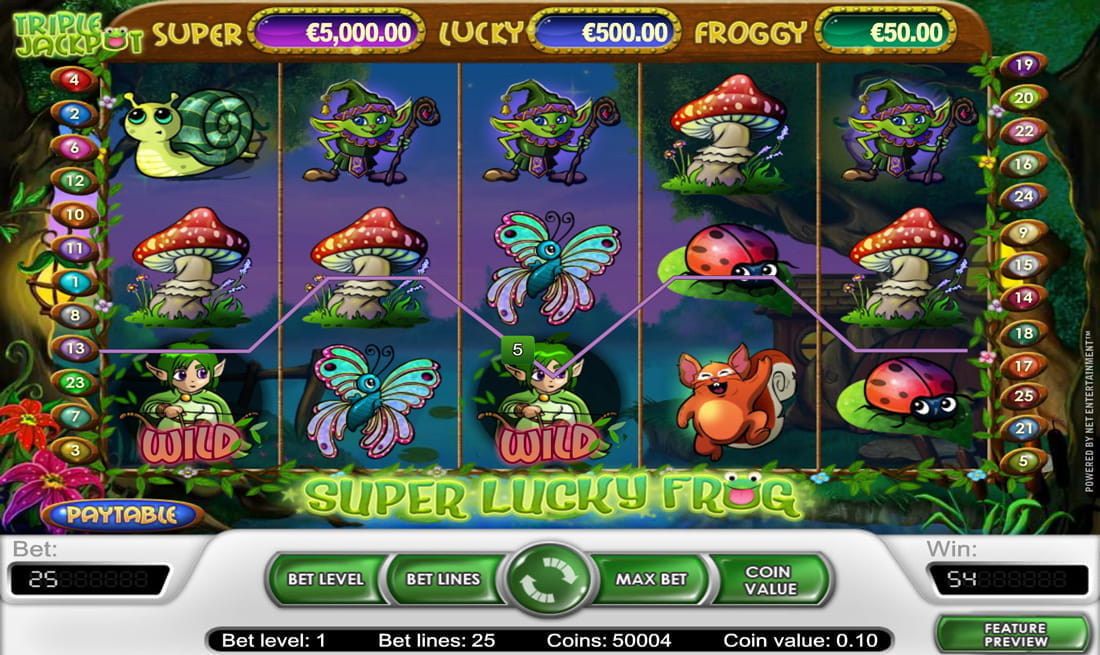The image size is (1100, 655).
Task: Change the number of Bet Lines
Action: (x=443, y=579)
